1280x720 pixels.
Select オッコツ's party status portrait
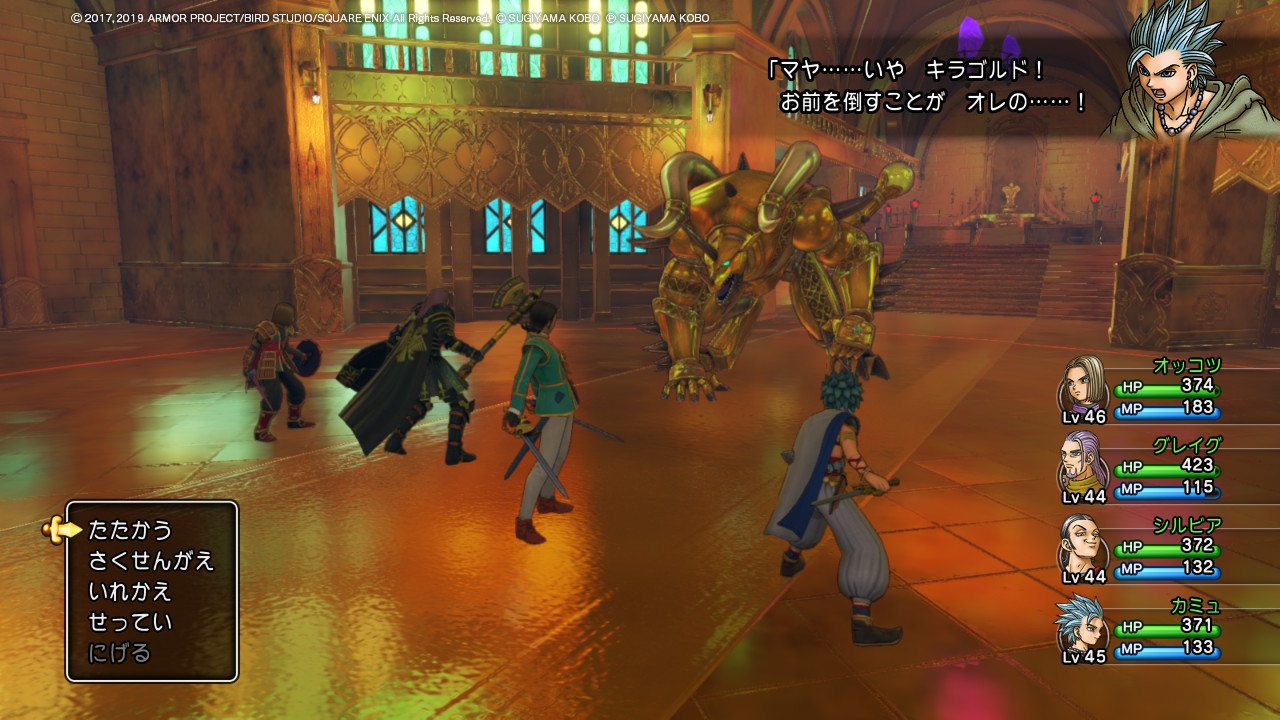pos(1084,384)
